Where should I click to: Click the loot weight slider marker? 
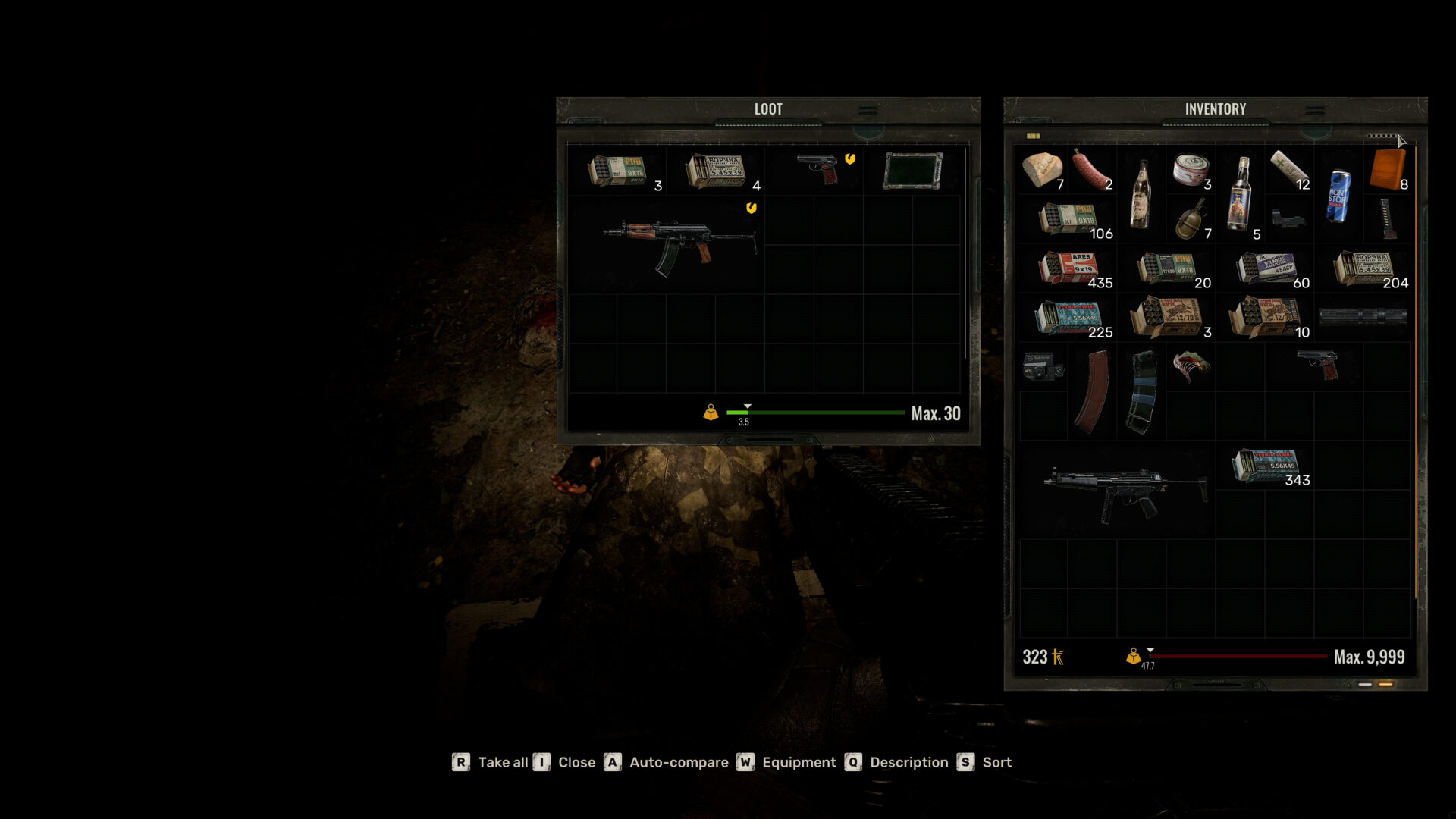(746, 407)
